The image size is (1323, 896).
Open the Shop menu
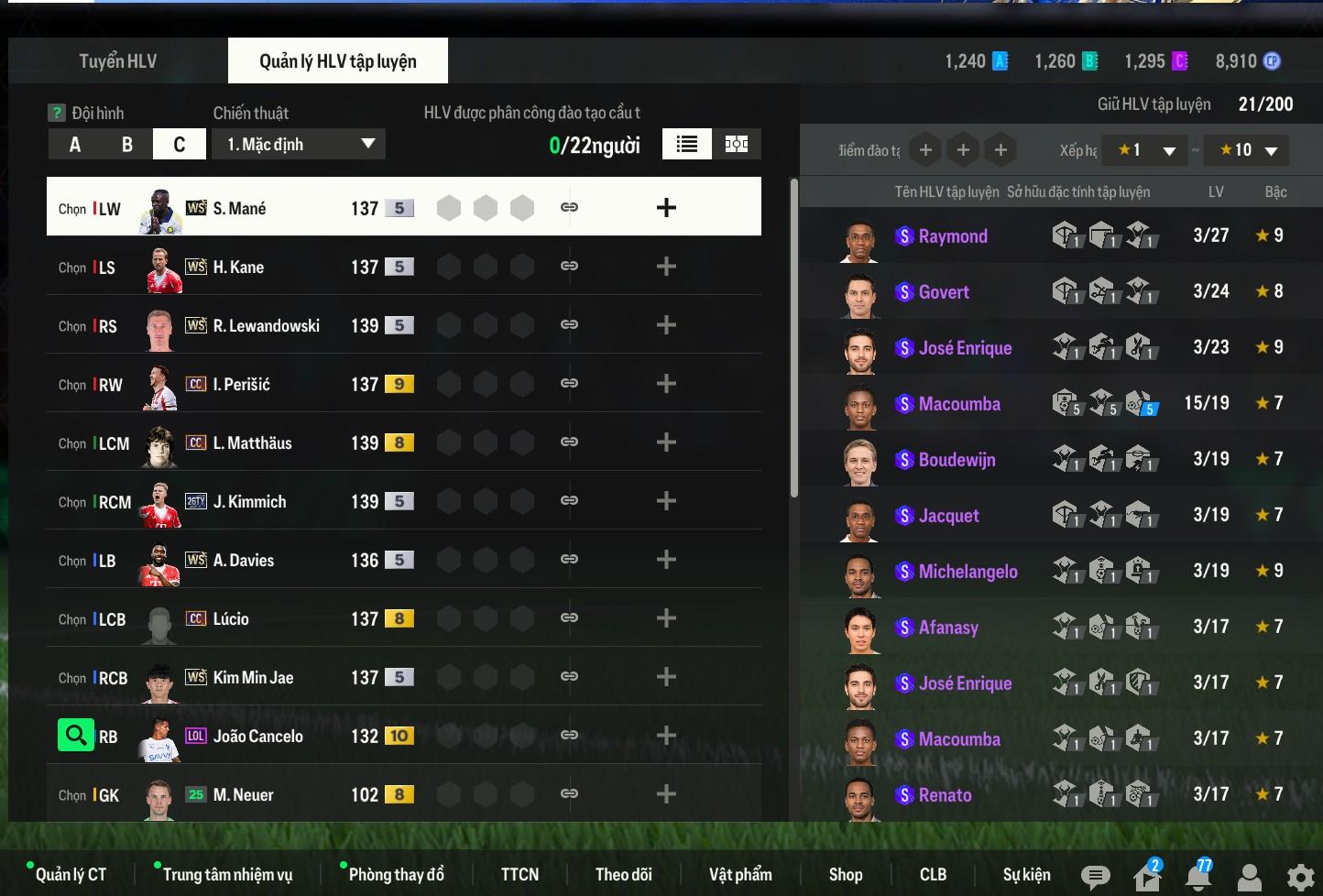(845, 875)
